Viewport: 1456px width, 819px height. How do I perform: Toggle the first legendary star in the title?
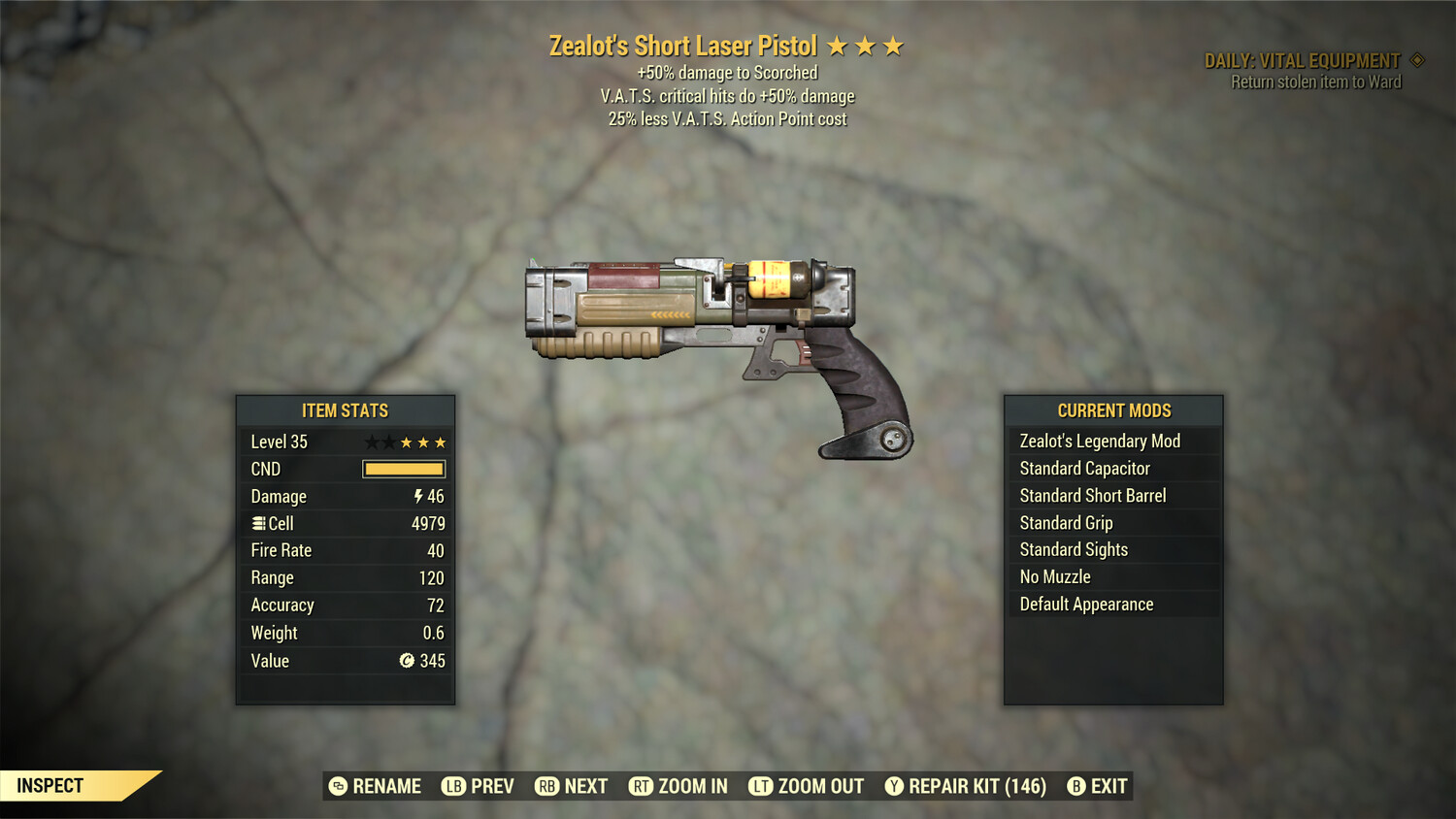(x=836, y=46)
